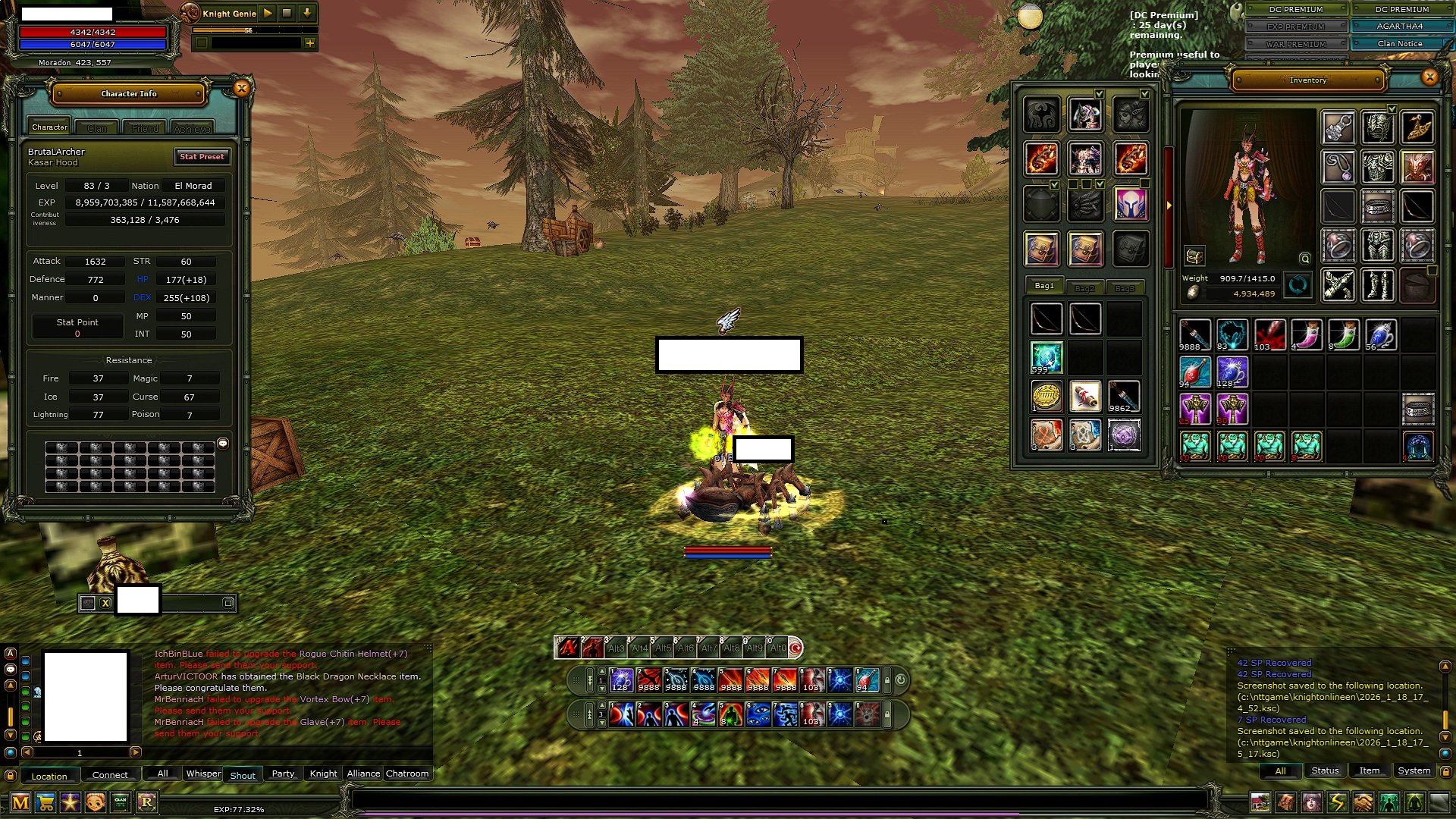1456x819 pixels.
Task: Close the Inventory window
Action: click(x=1429, y=77)
